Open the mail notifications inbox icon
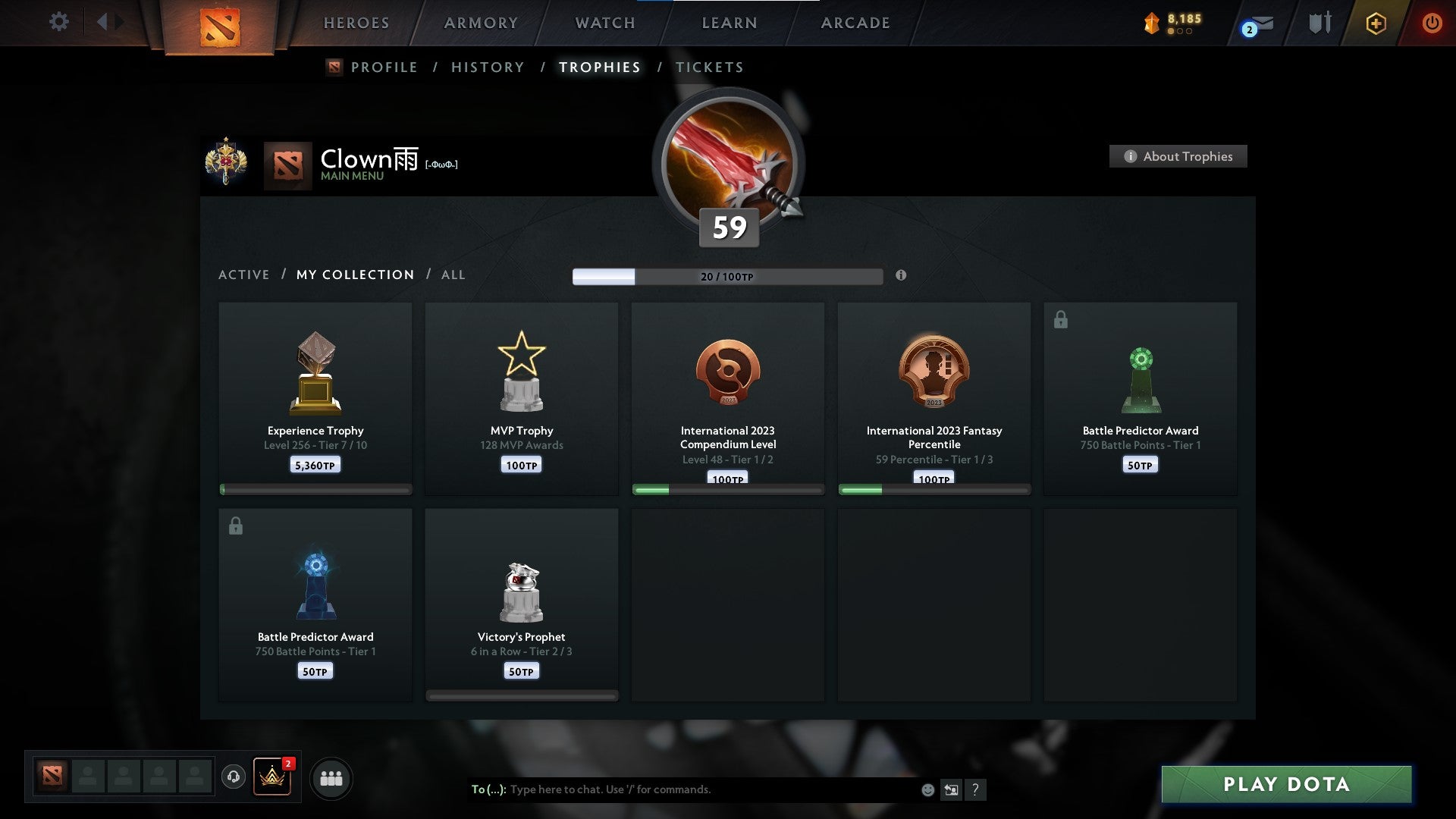The width and height of the screenshot is (1456, 819). tap(1253, 24)
